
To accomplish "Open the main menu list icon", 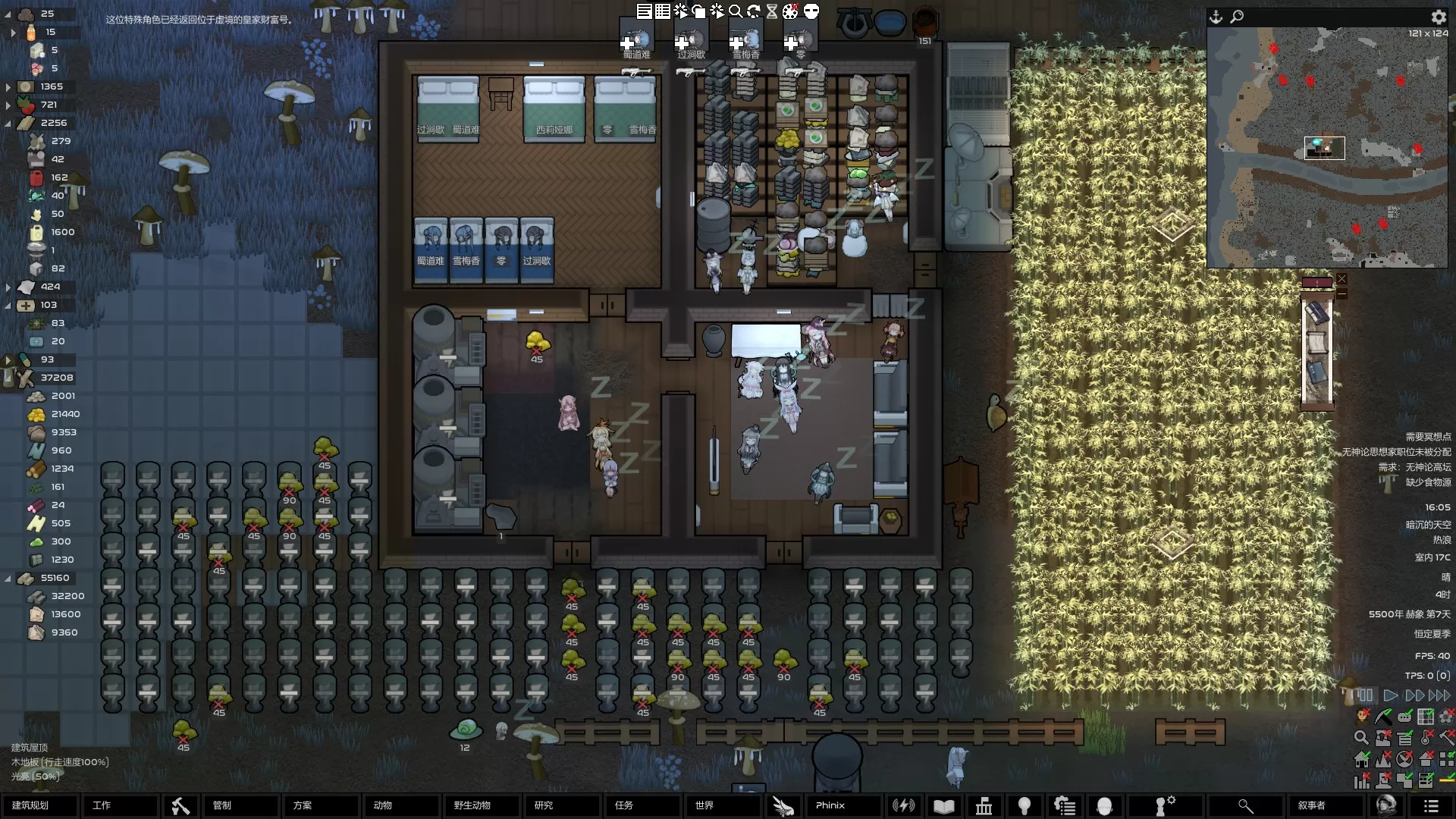I will [1431, 806].
